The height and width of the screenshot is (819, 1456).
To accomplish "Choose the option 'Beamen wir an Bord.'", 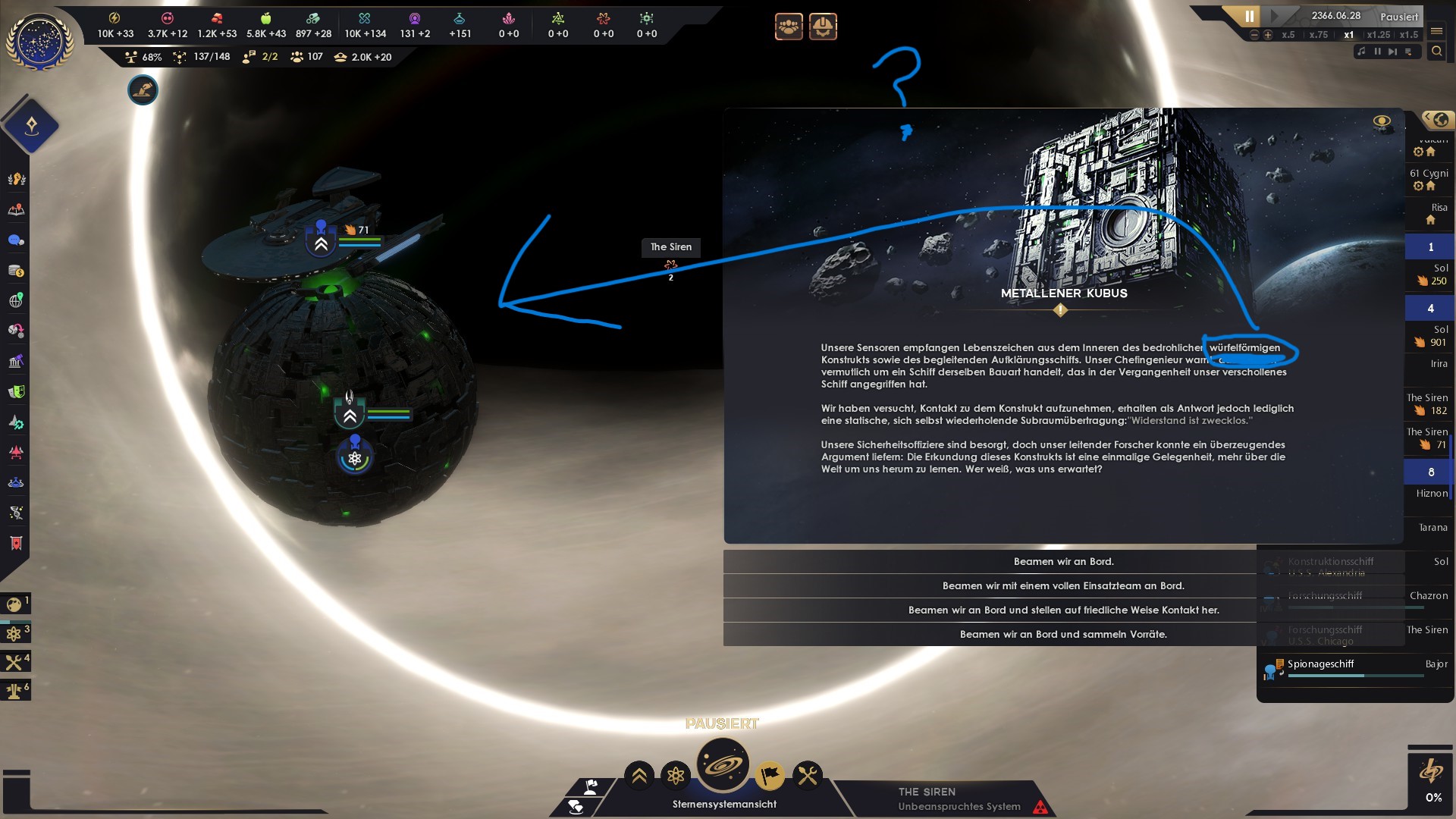I will (x=1063, y=561).
